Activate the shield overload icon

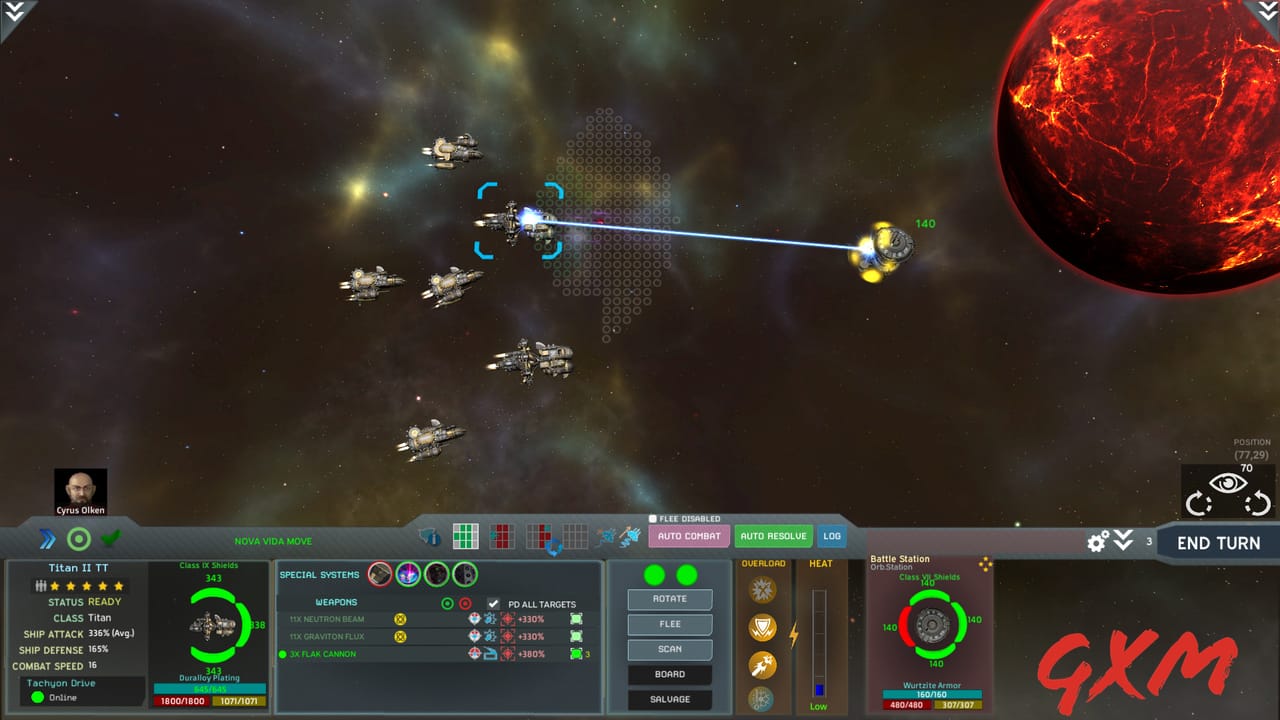click(761, 627)
